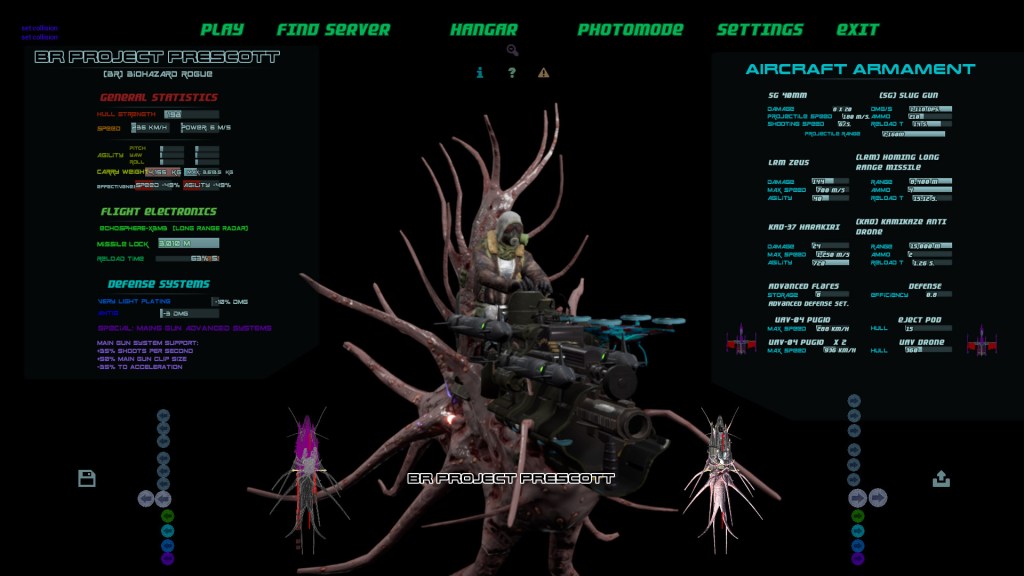Open the Settings menu

[x=759, y=30]
